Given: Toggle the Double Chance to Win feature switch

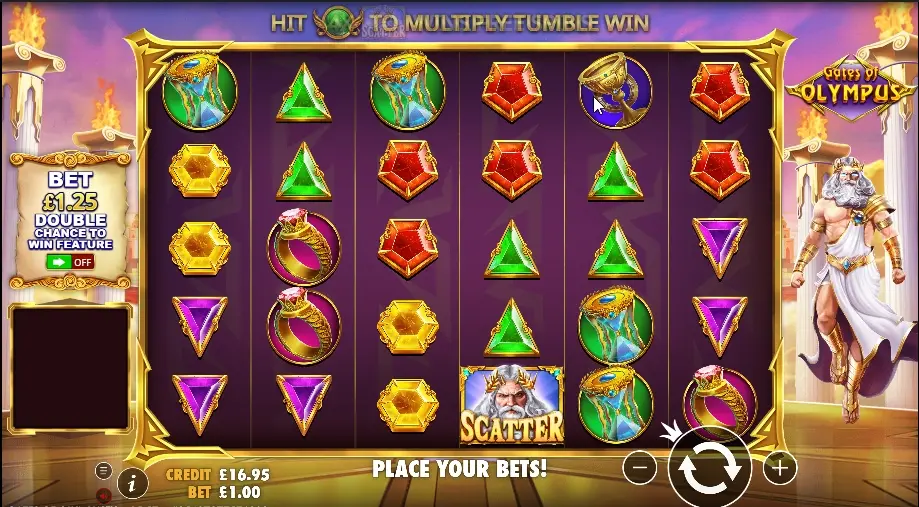Looking at the screenshot, I should click(69, 262).
